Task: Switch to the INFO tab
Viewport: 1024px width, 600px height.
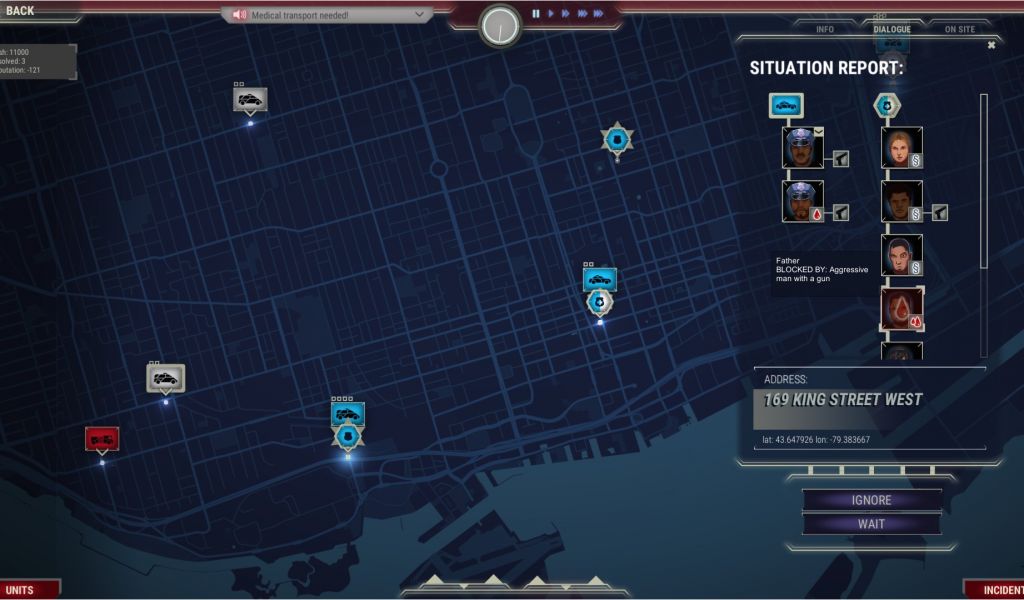Action: [x=825, y=29]
